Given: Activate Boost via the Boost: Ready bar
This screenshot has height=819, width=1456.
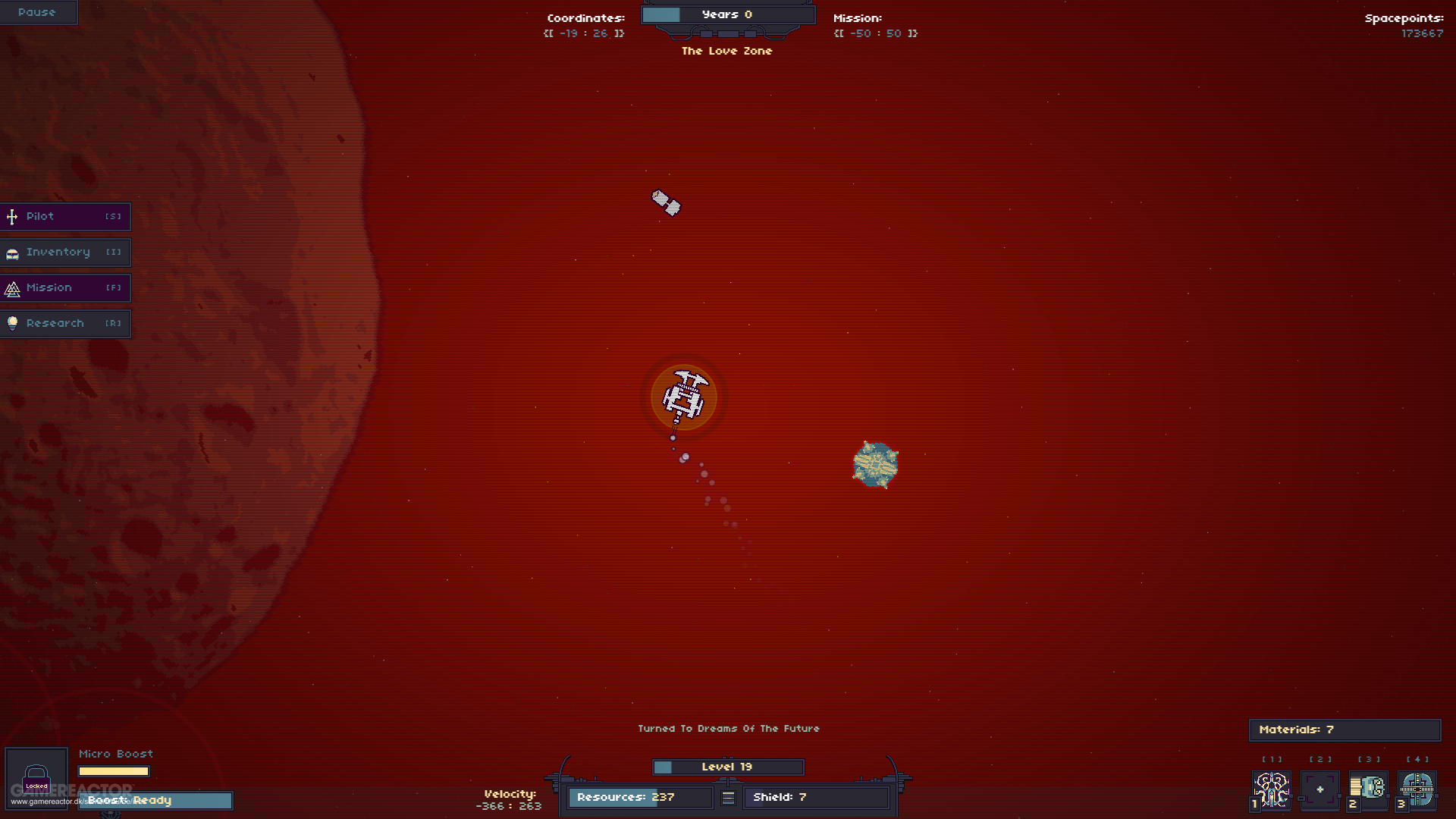Looking at the screenshot, I should [x=155, y=800].
